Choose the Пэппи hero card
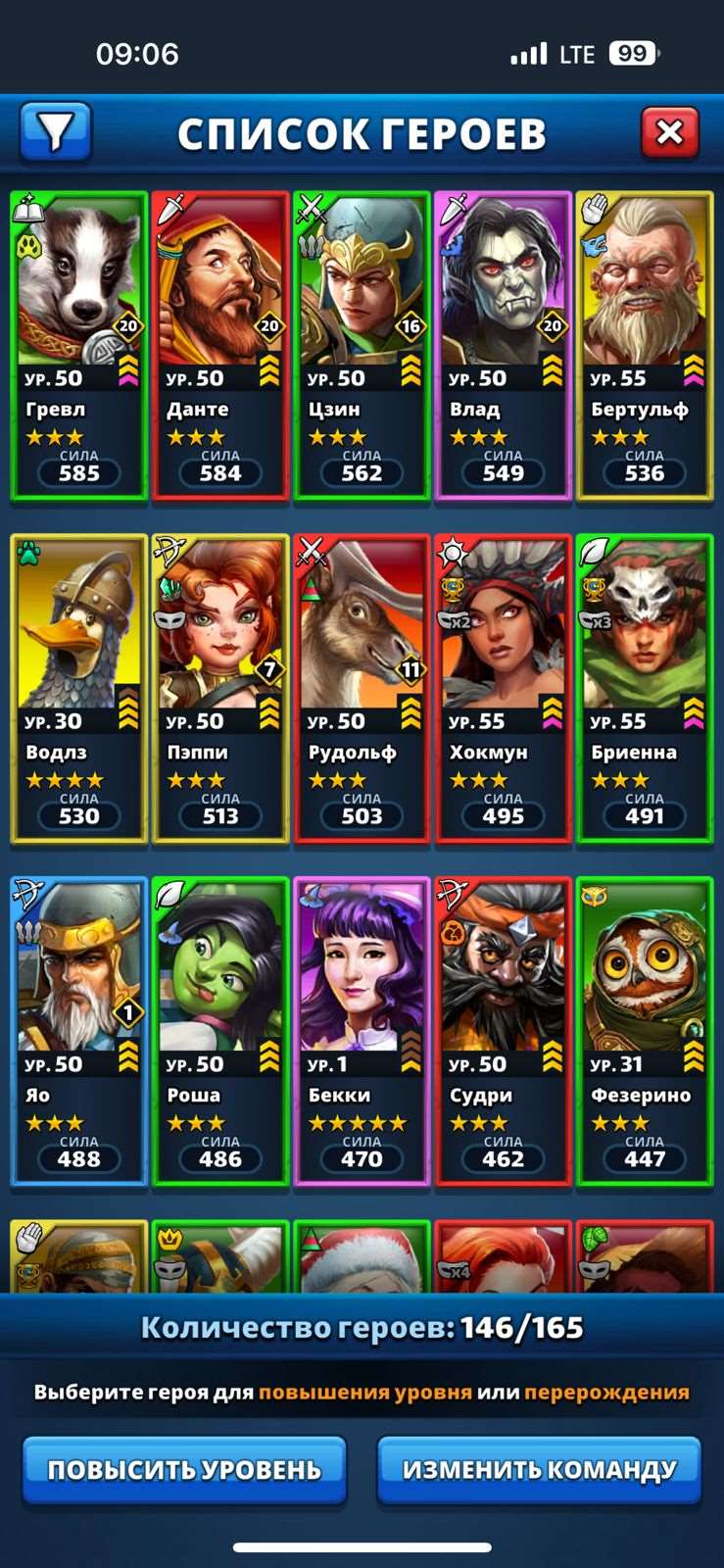 pyautogui.click(x=220, y=689)
